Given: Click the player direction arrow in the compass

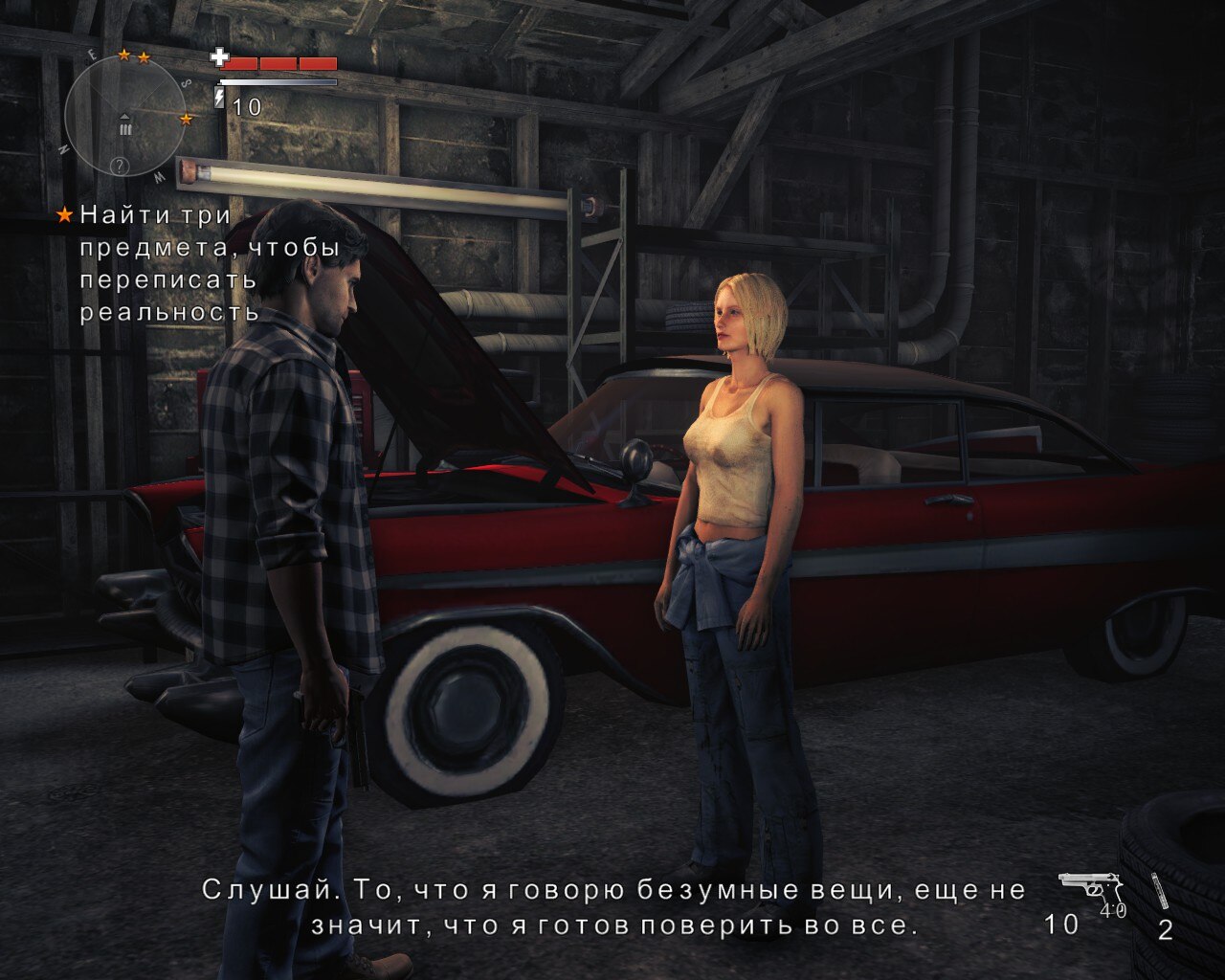Looking at the screenshot, I should pyautogui.click(x=124, y=117).
